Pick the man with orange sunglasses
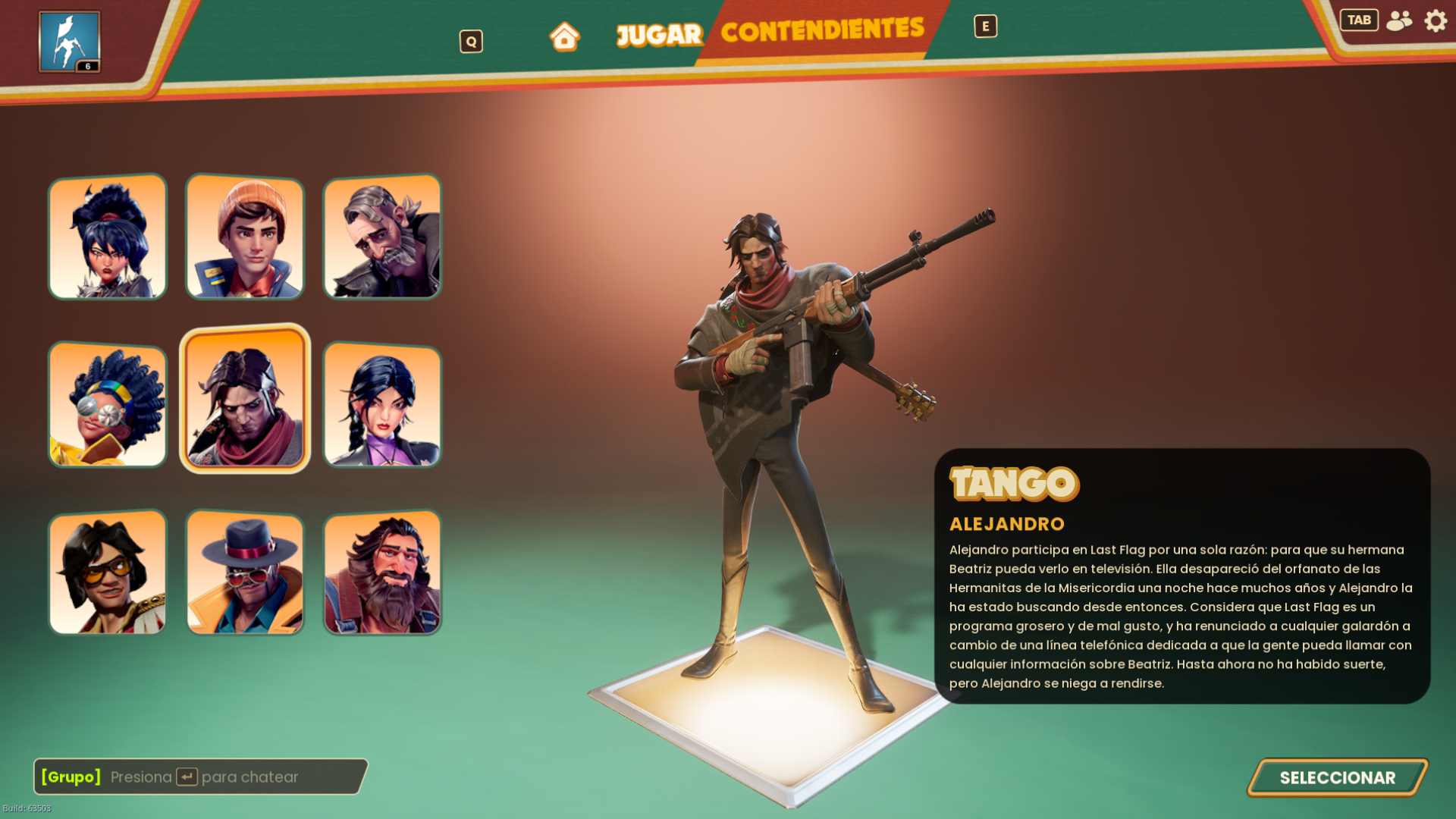Image resolution: width=1456 pixels, height=819 pixels. 108,573
